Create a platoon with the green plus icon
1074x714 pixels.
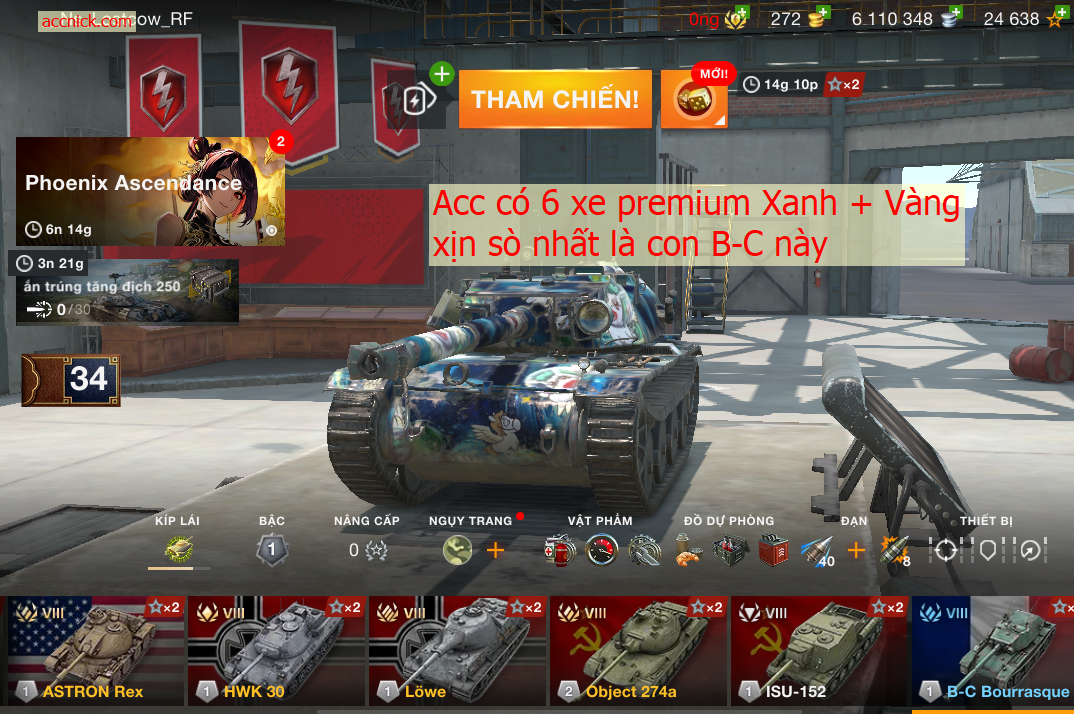point(441,74)
